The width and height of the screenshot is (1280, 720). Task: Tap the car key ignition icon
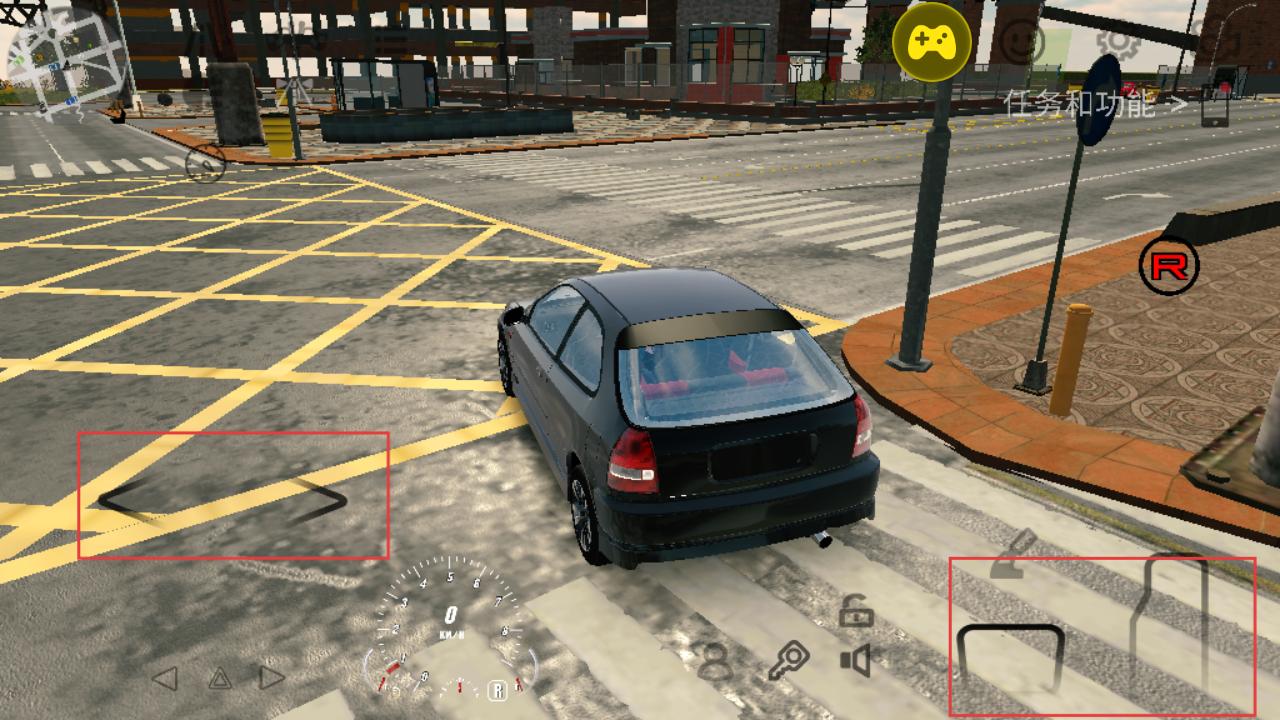[788, 661]
